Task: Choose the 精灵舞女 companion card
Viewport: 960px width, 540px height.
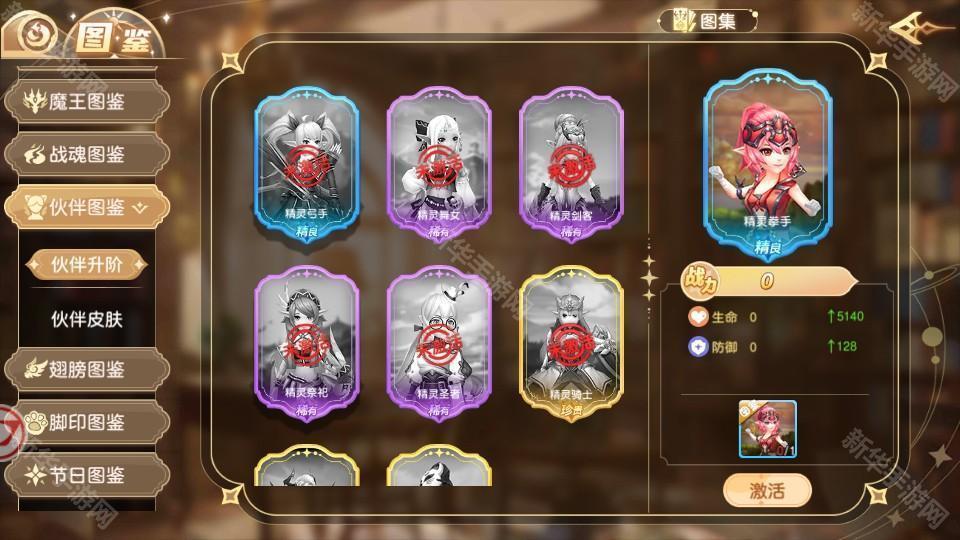Action: pos(439,167)
